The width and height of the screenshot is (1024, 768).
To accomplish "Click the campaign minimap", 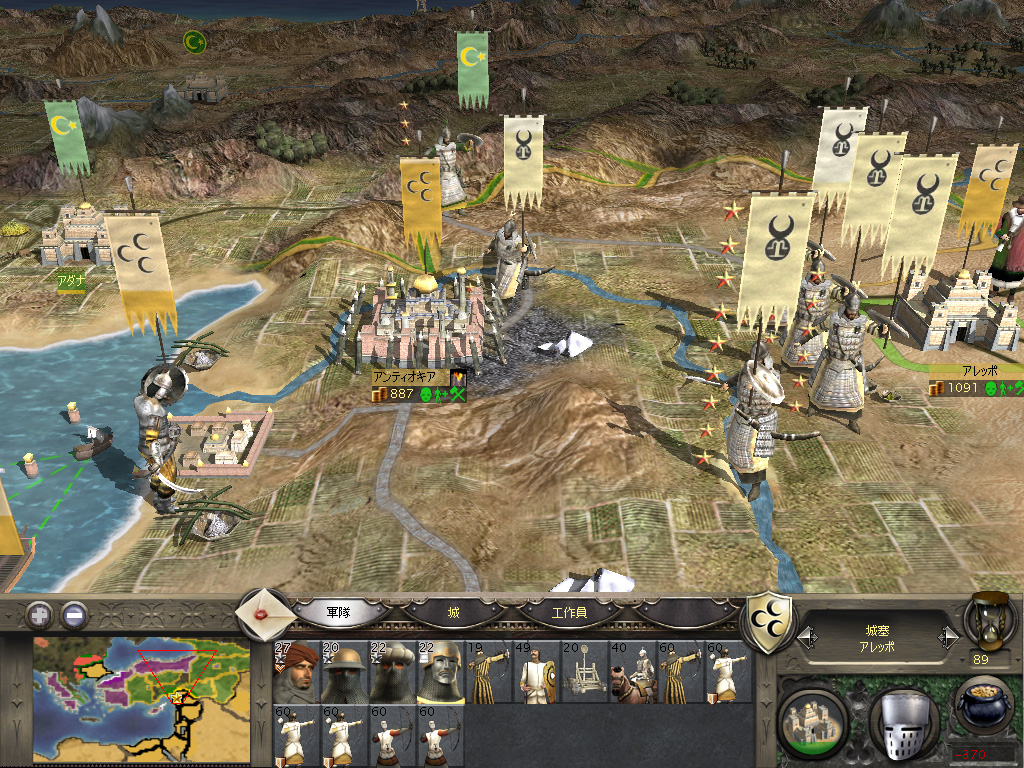I will (140, 699).
